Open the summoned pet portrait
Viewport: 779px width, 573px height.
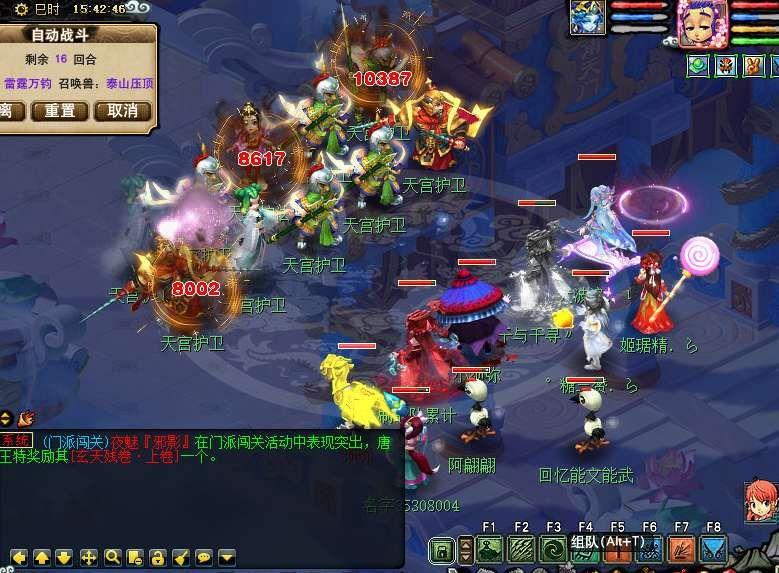pos(588,18)
